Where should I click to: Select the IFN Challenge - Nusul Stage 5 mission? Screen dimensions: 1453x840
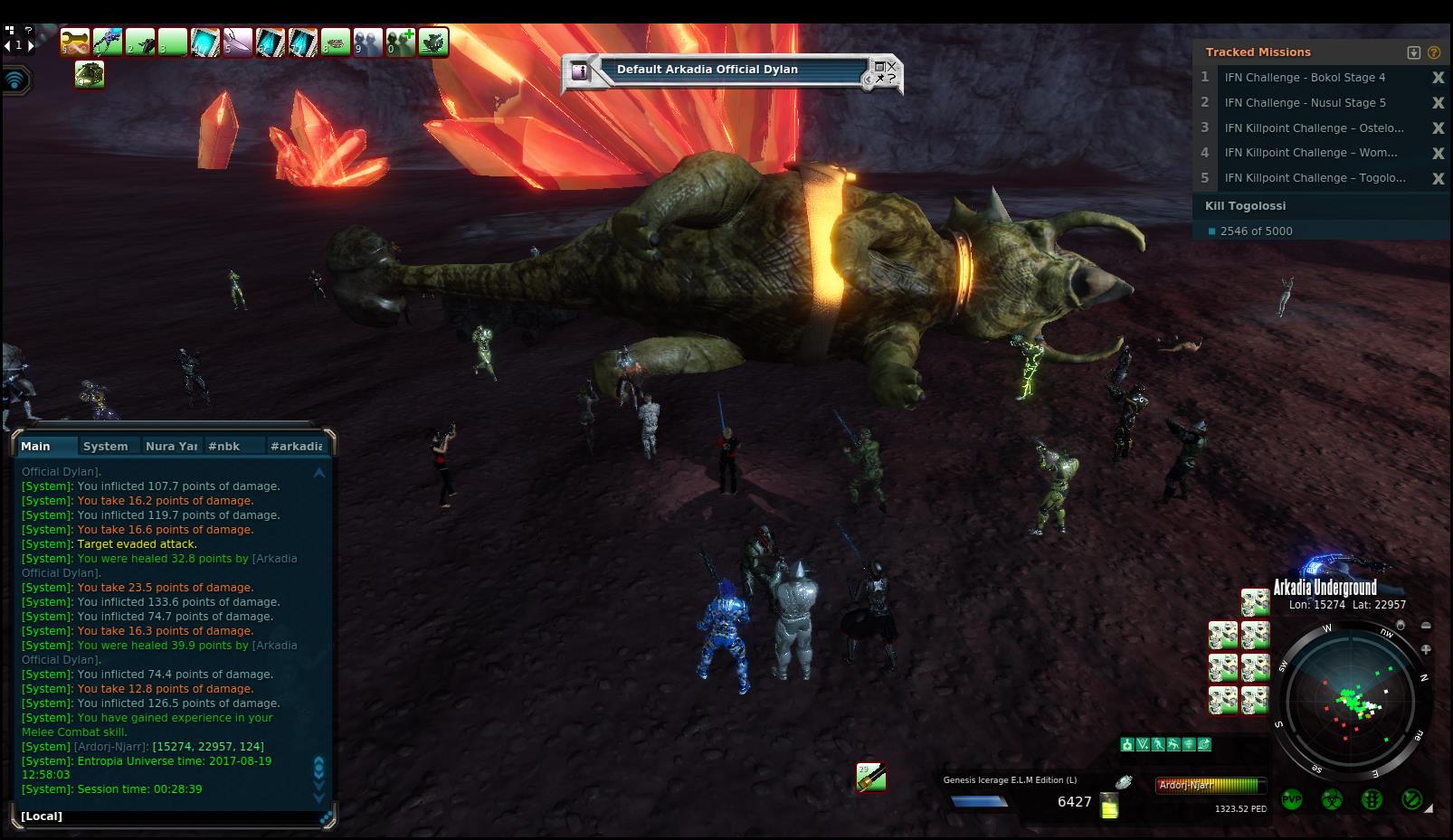pyautogui.click(x=1305, y=103)
